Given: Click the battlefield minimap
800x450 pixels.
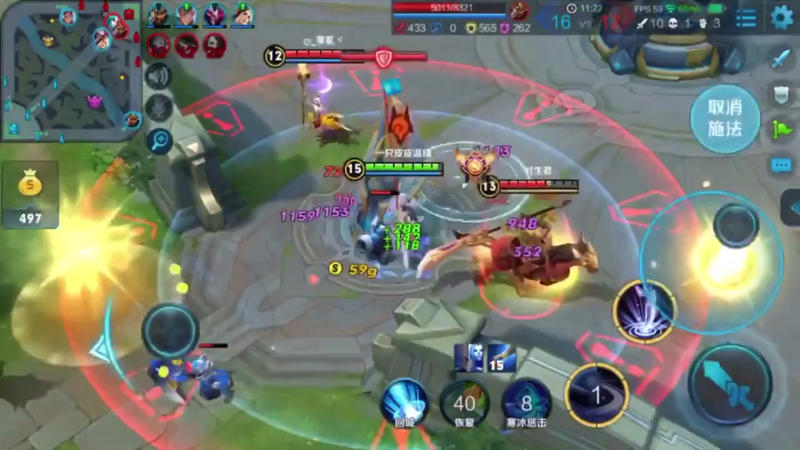Looking at the screenshot, I should (71, 70).
